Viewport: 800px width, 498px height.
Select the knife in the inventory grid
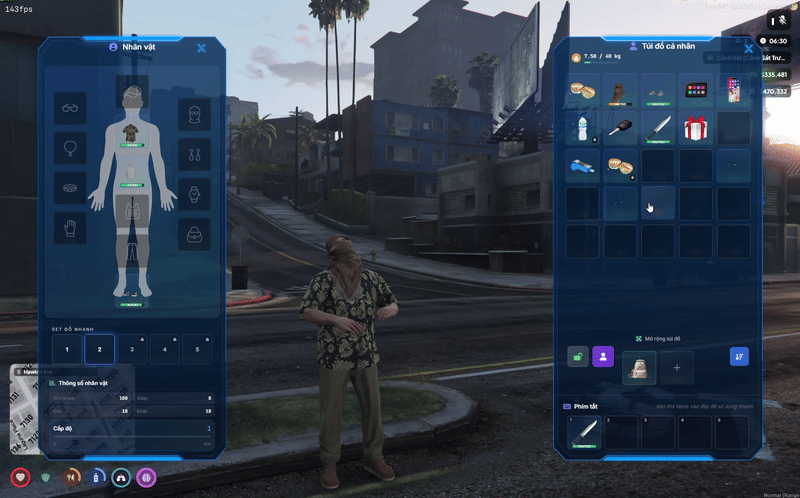659,128
